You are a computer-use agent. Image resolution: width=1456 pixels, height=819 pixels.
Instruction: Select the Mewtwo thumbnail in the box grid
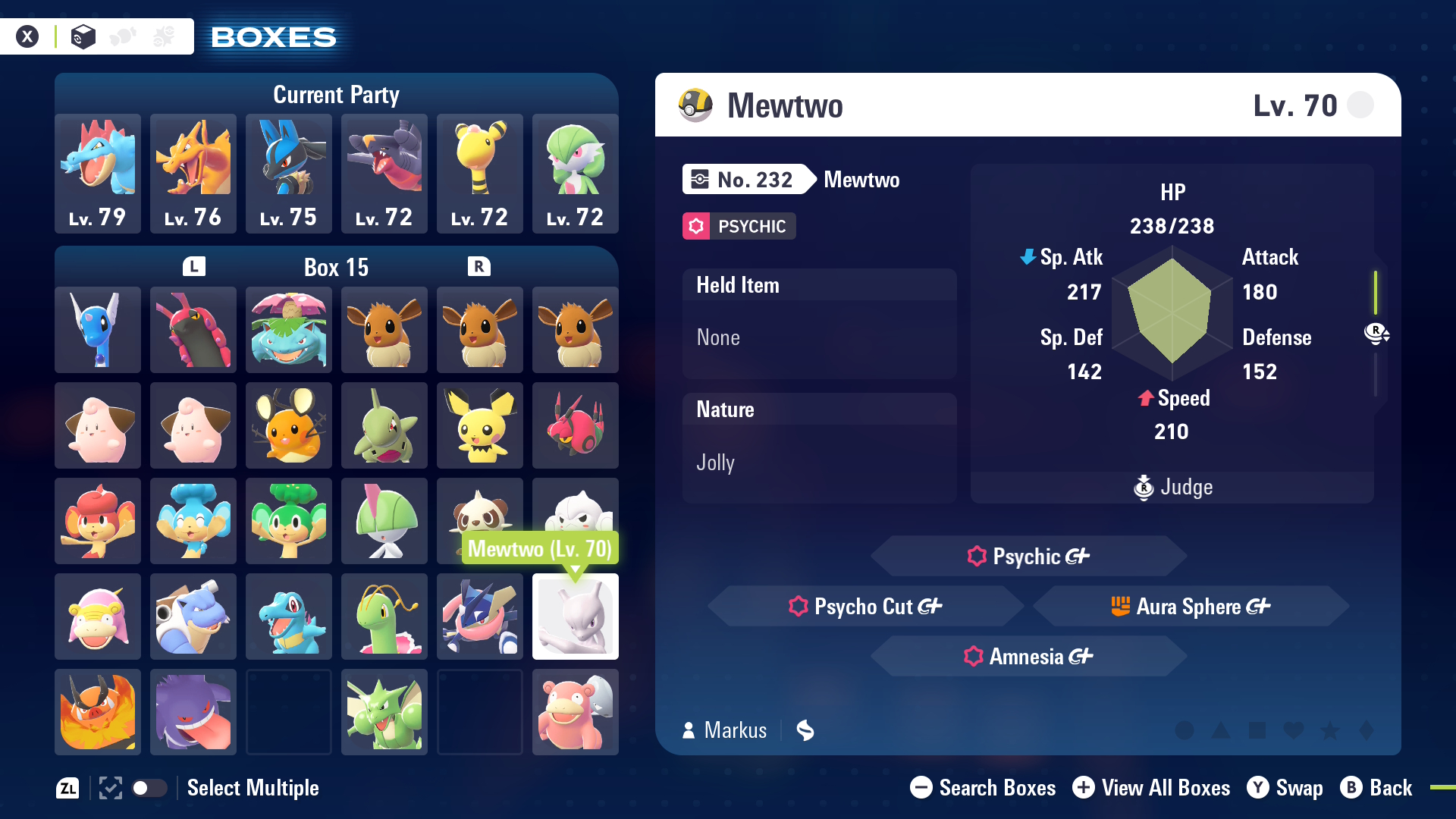click(x=575, y=617)
